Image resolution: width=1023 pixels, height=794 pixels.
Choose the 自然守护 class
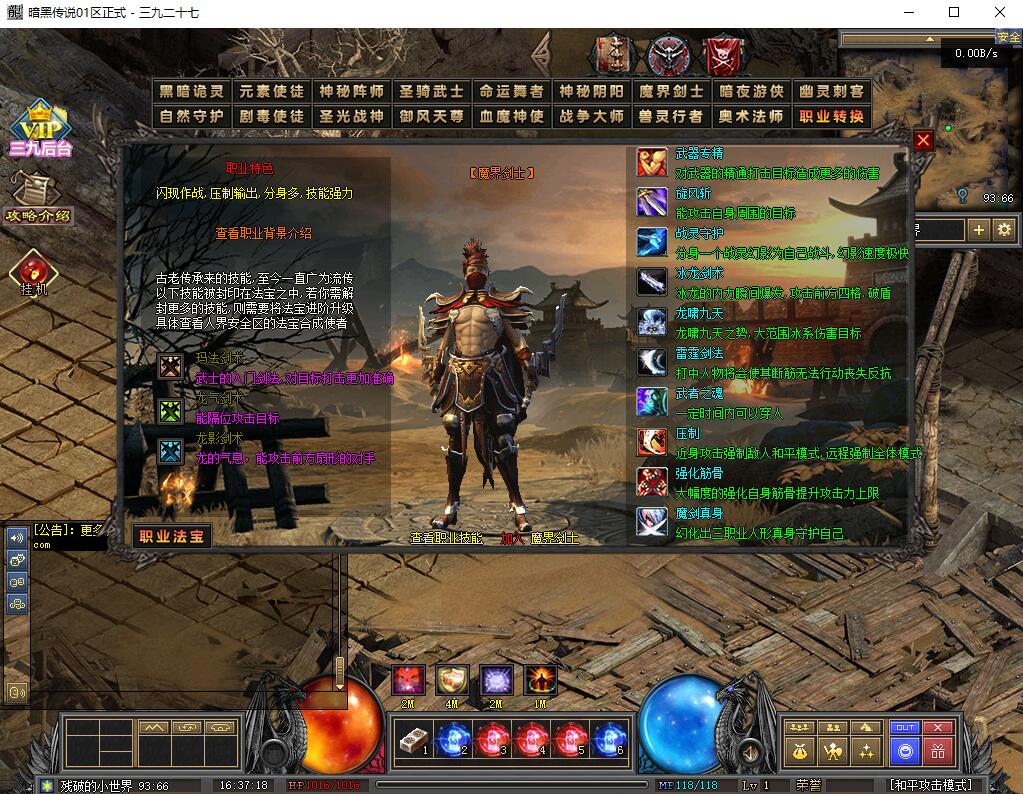(x=191, y=116)
